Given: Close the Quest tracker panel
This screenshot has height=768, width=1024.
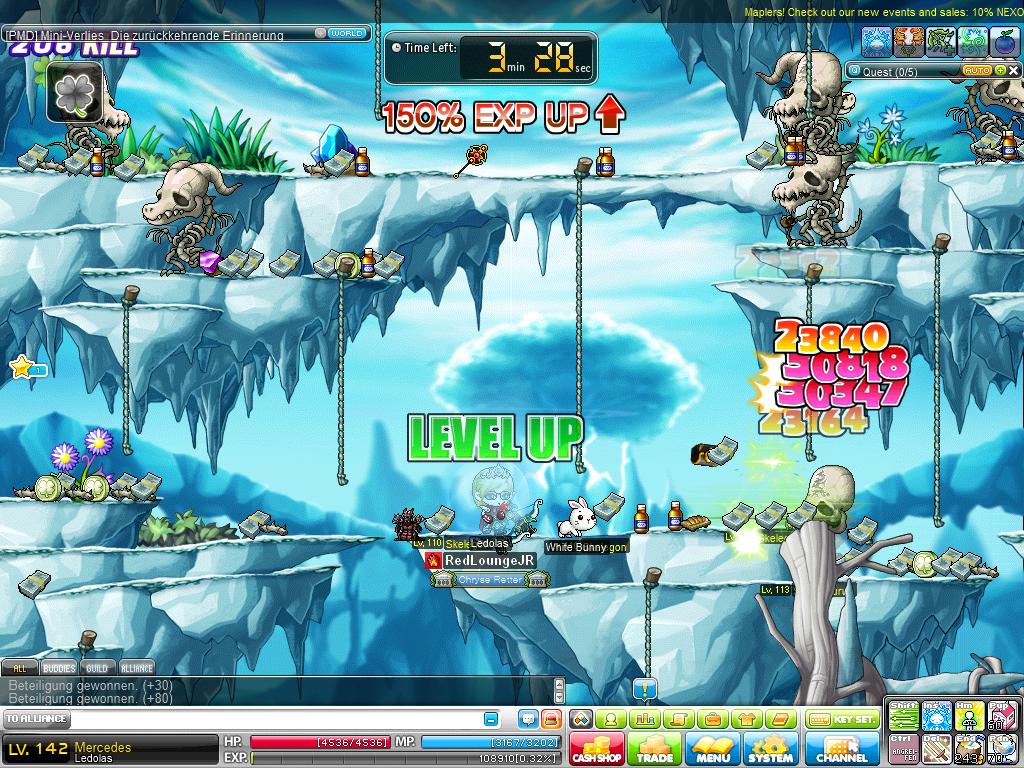Looking at the screenshot, I should point(1013,71).
